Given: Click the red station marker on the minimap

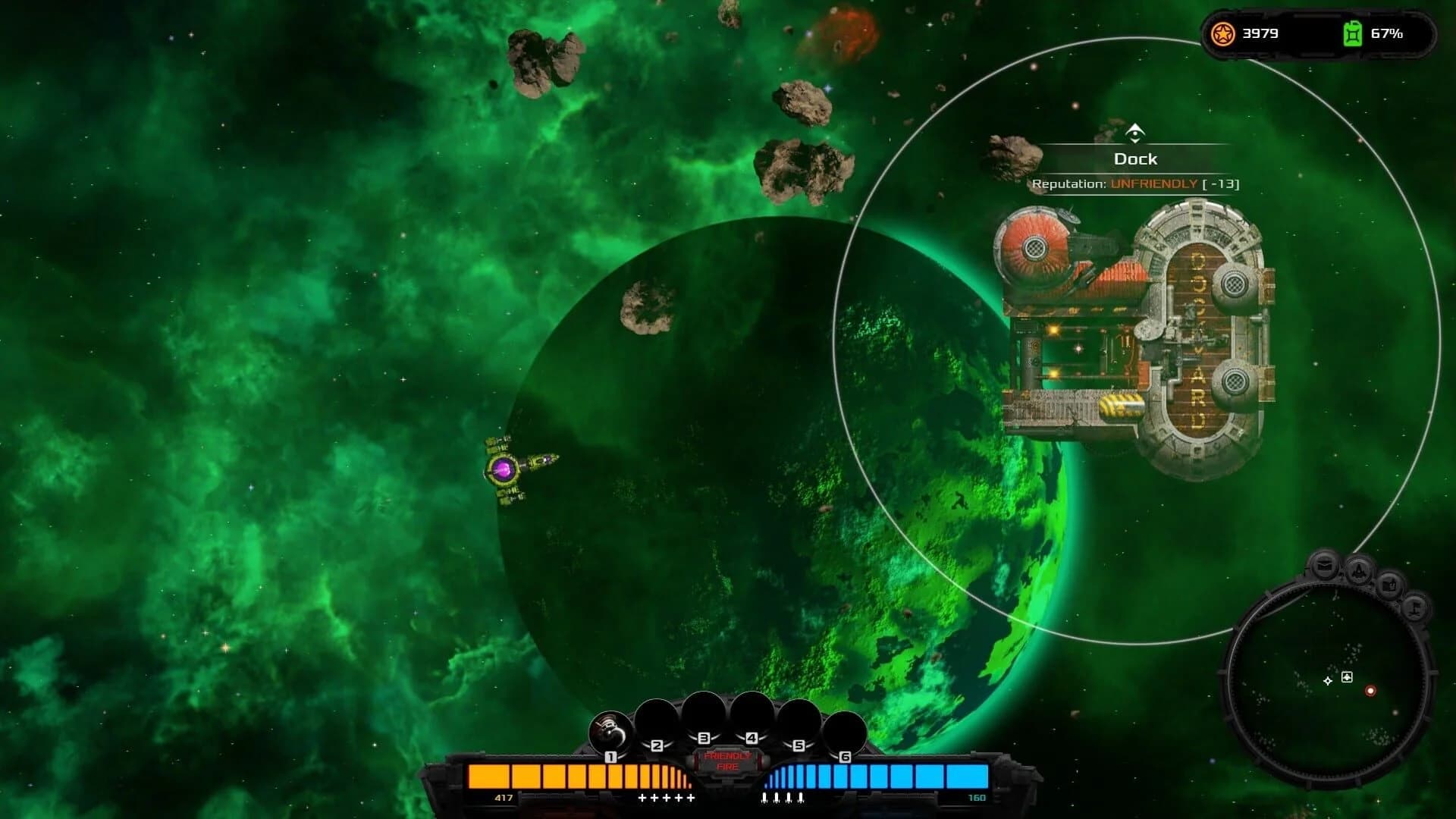Looking at the screenshot, I should (x=1370, y=692).
